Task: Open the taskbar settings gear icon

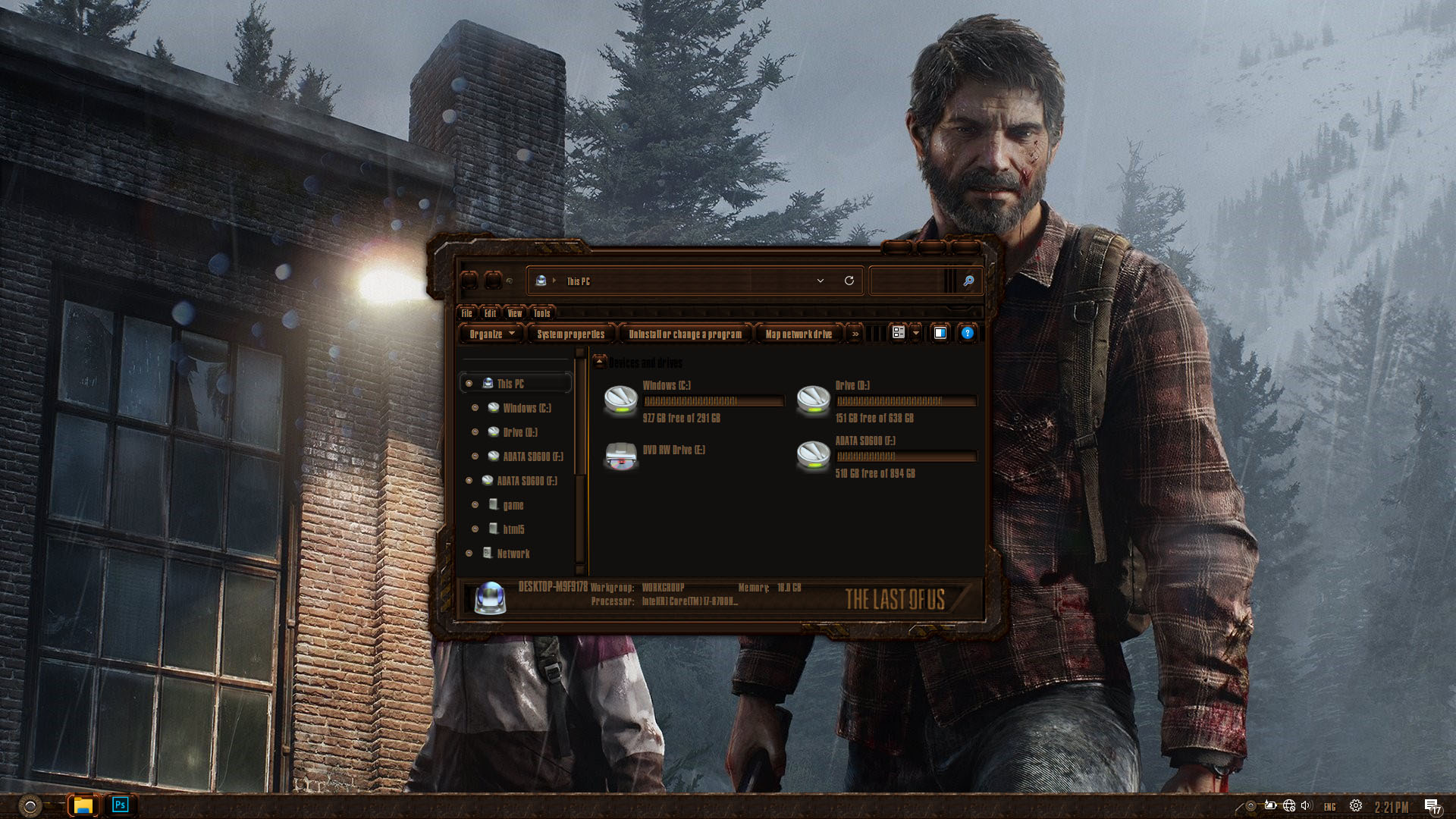Action: 1355,806
